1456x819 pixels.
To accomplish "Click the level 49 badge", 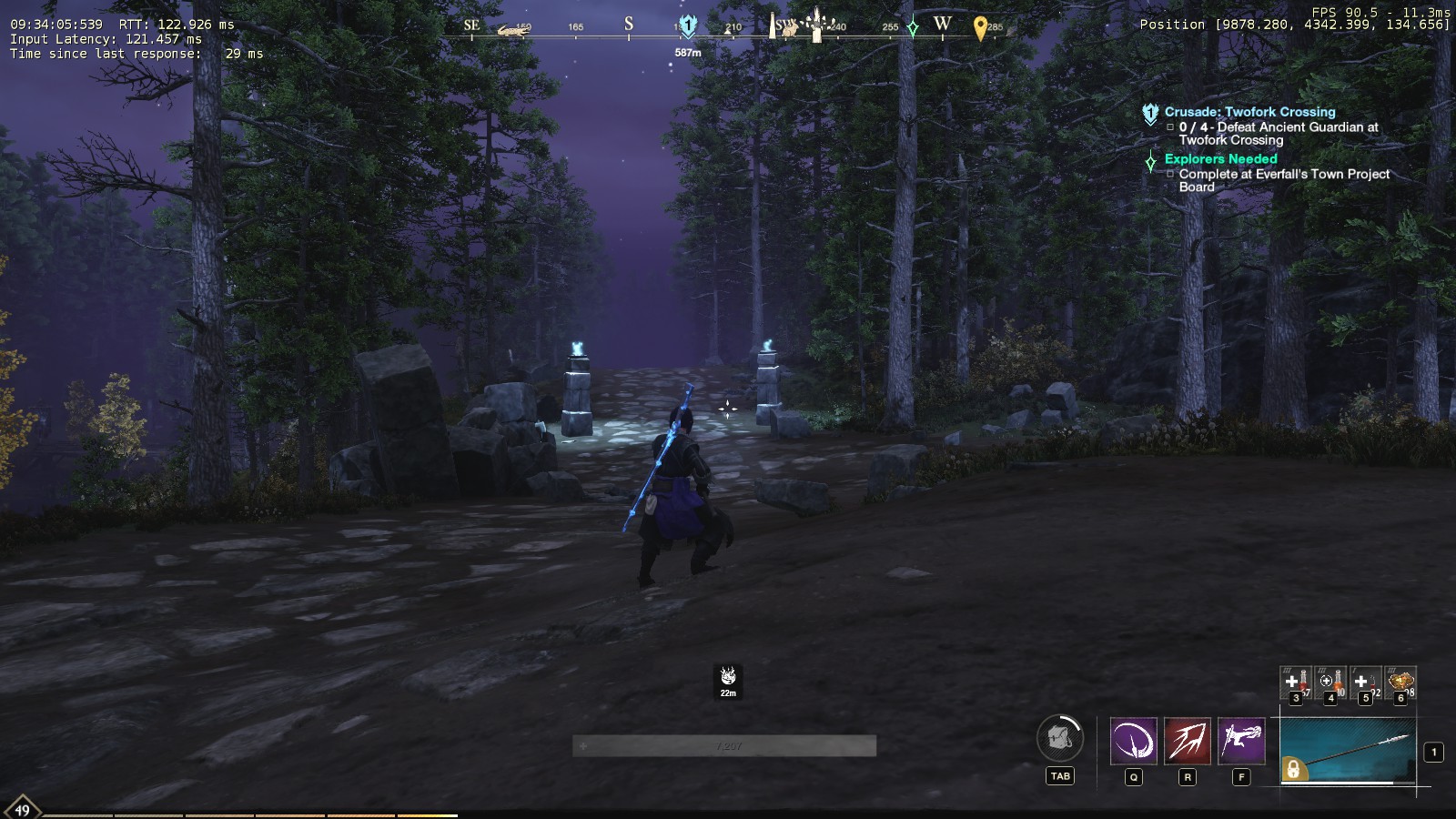I will tap(22, 809).
